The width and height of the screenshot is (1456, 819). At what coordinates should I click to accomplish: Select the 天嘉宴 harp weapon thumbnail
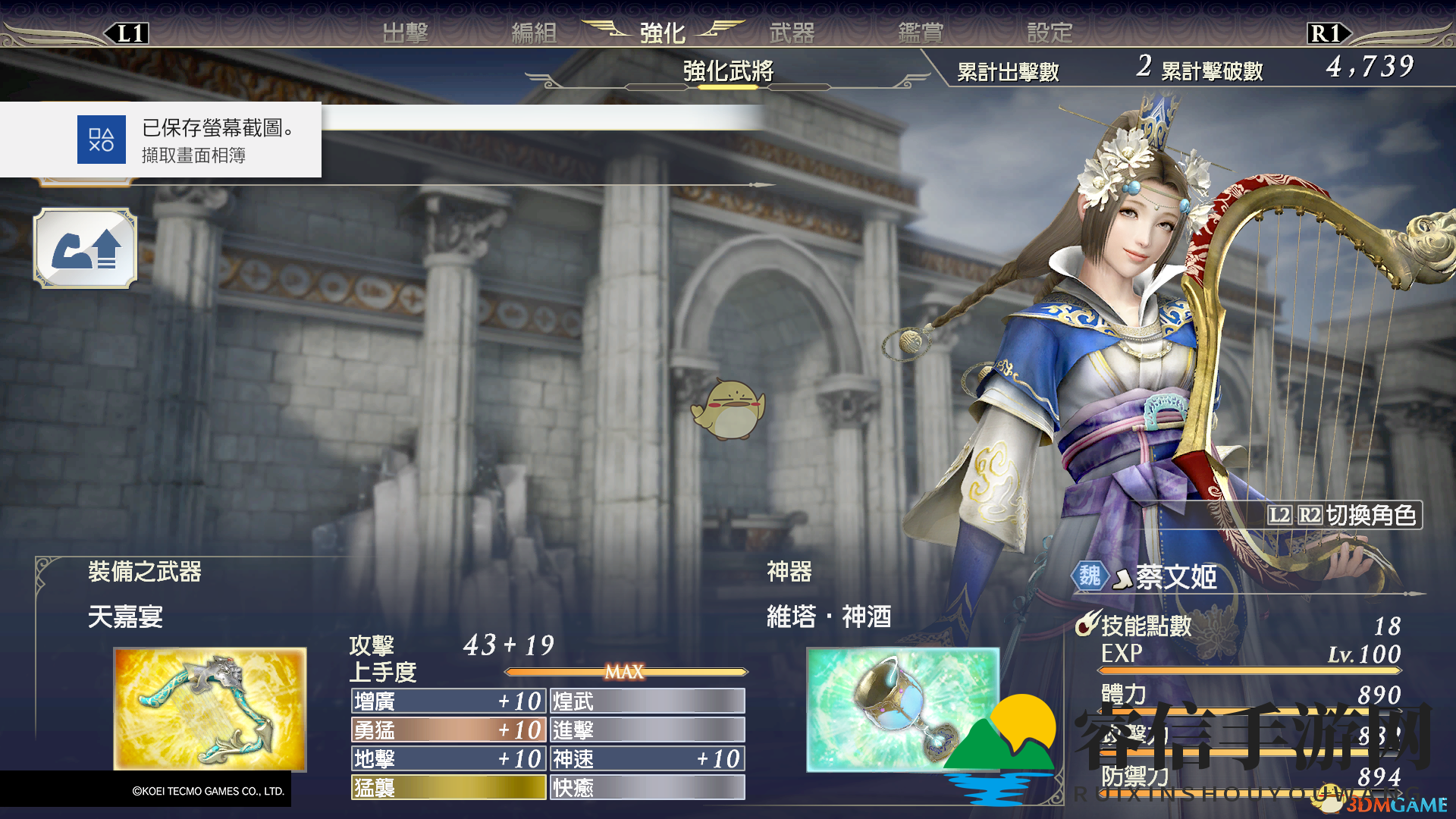(x=210, y=709)
